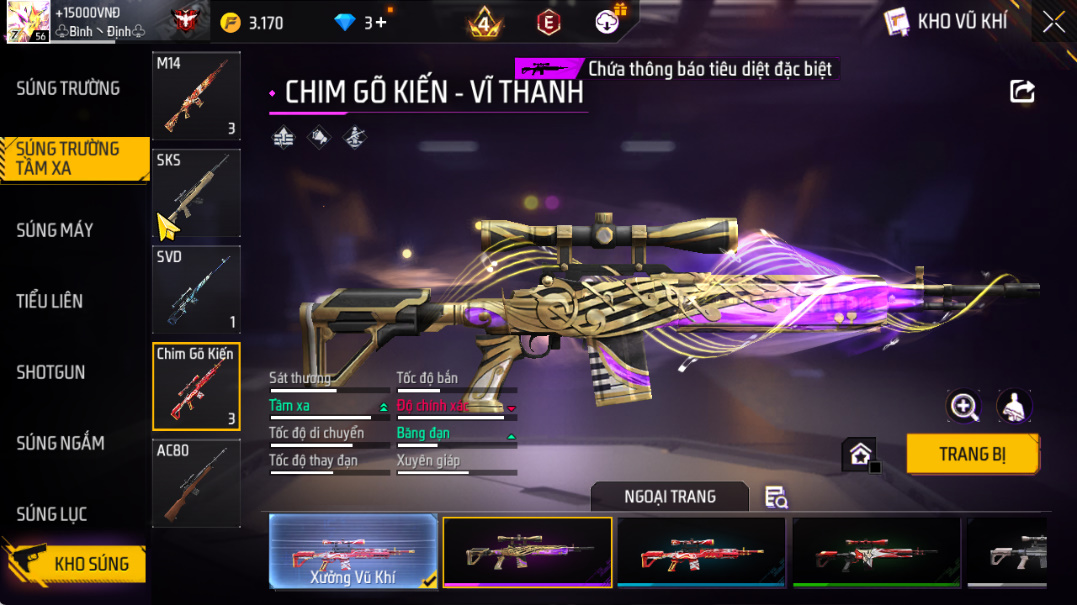Close the weapon vault screen
The width and height of the screenshot is (1077, 605).
tap(1053, 22)
